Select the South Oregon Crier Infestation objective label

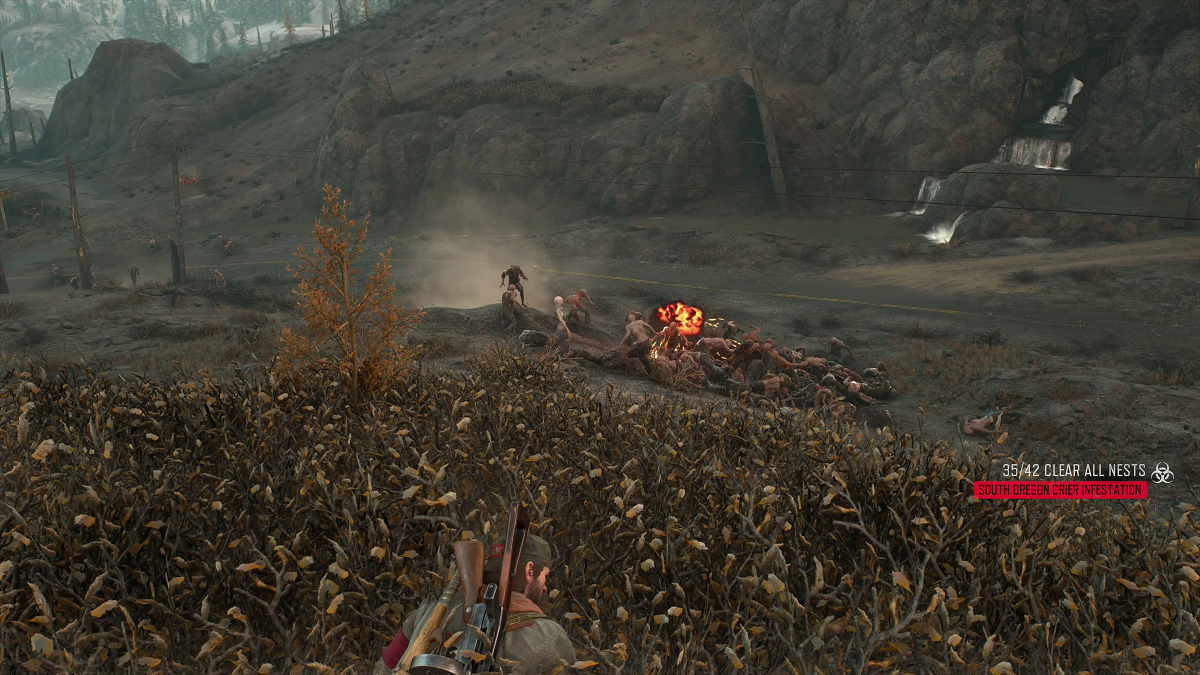click(1060, 490)
